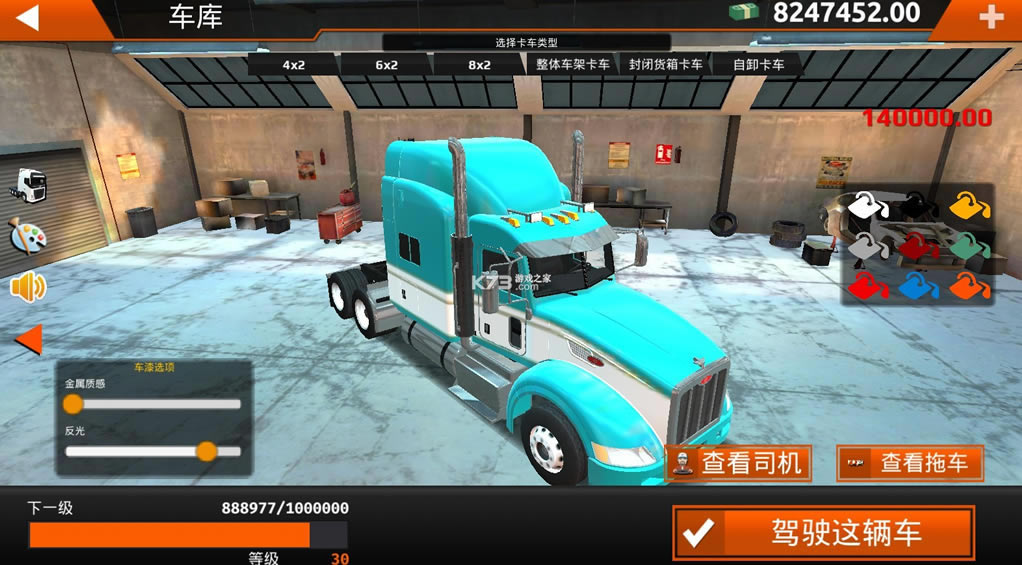1022x565 pixels.
Task: Show the 封闭货箱卡车 trucks
Action: (x=666, y=65)
